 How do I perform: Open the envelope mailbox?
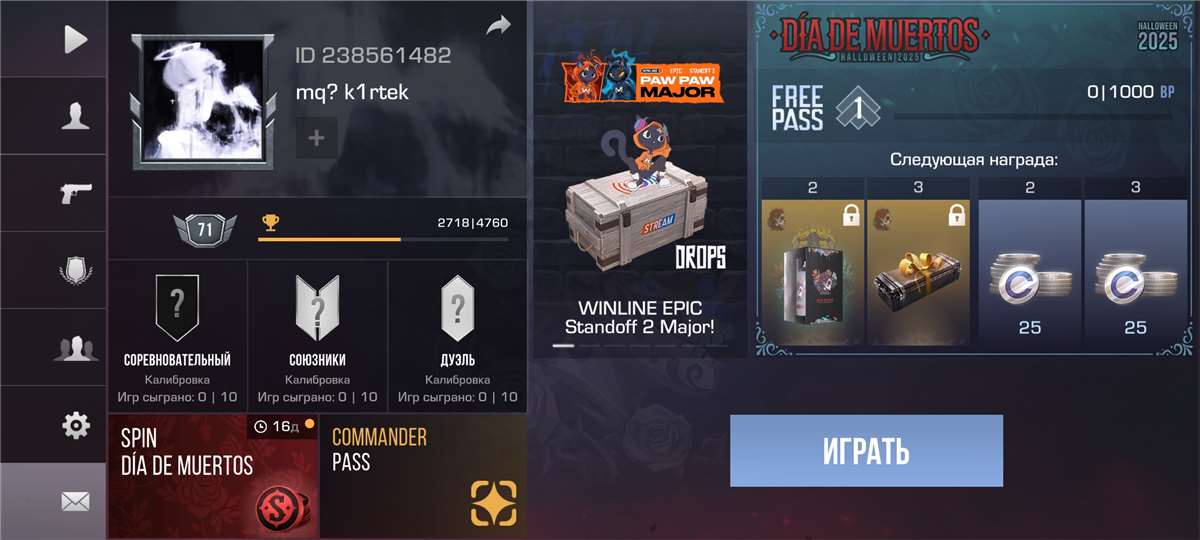coord(75,501)
